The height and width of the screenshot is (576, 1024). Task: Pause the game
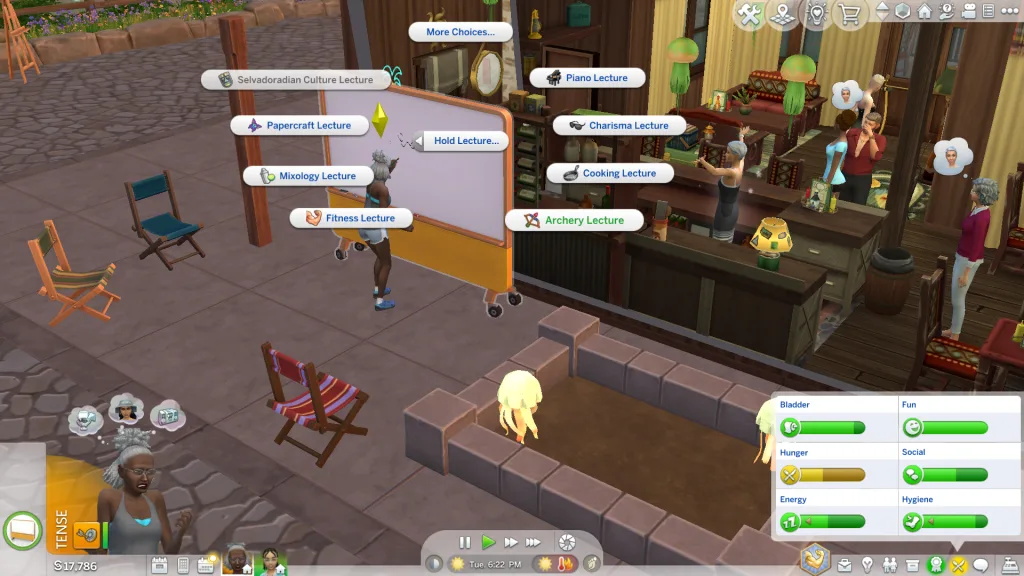coord(465,542)
